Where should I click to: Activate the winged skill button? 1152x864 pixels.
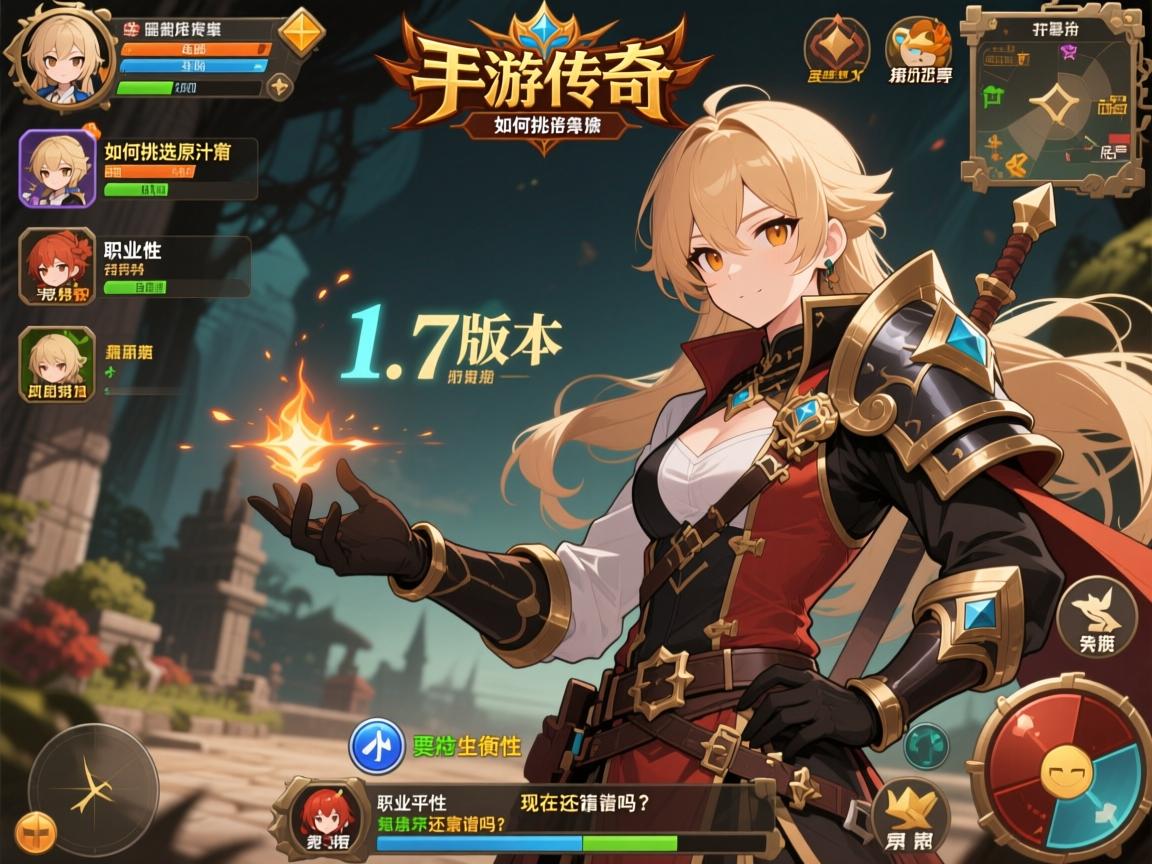click(x=1097, y=617)
